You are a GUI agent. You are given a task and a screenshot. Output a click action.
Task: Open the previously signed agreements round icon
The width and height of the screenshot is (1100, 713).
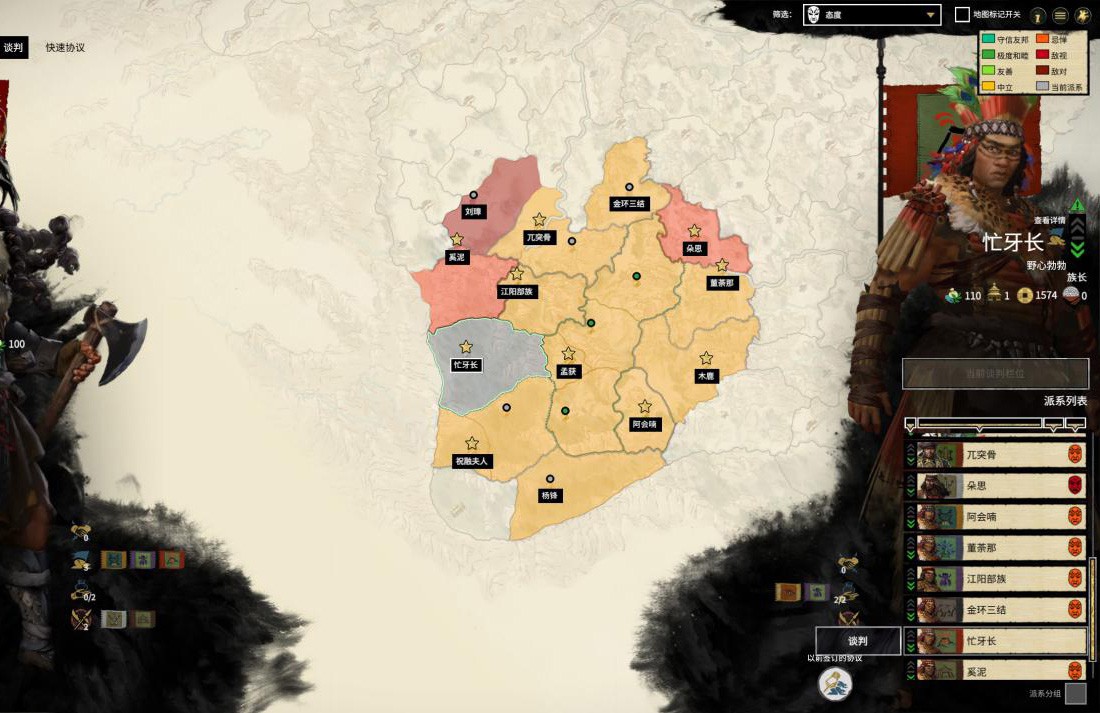(835, 684)
